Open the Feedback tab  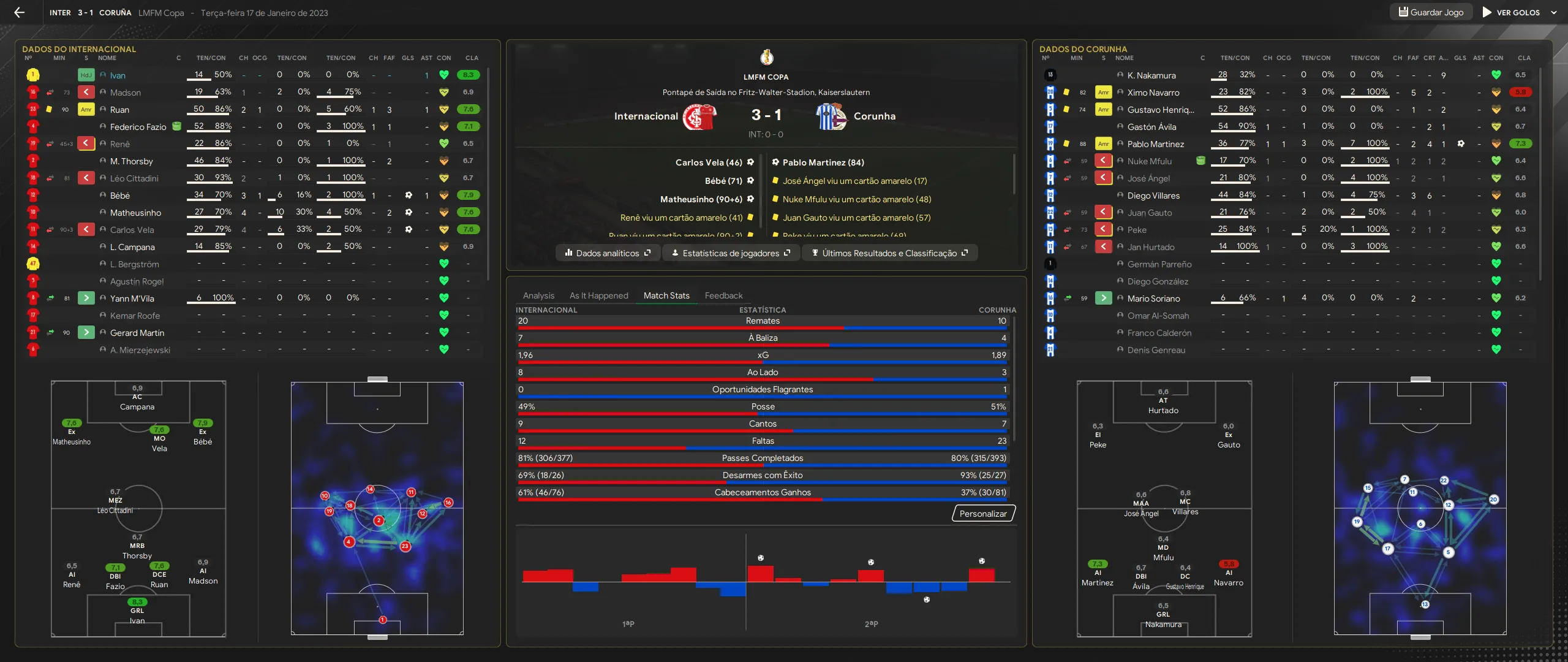click(723, 295)
